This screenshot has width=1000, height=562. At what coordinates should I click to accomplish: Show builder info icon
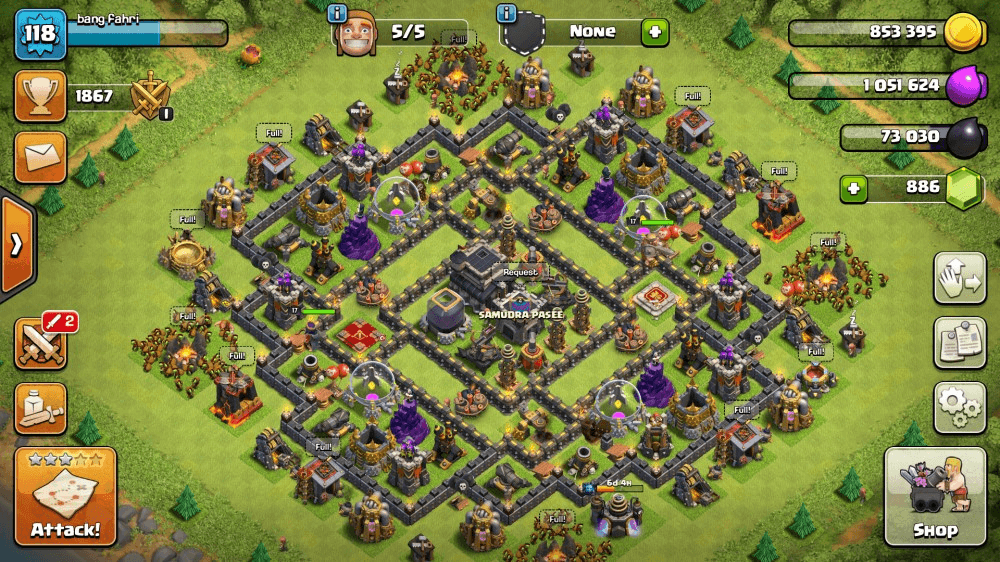339,14
